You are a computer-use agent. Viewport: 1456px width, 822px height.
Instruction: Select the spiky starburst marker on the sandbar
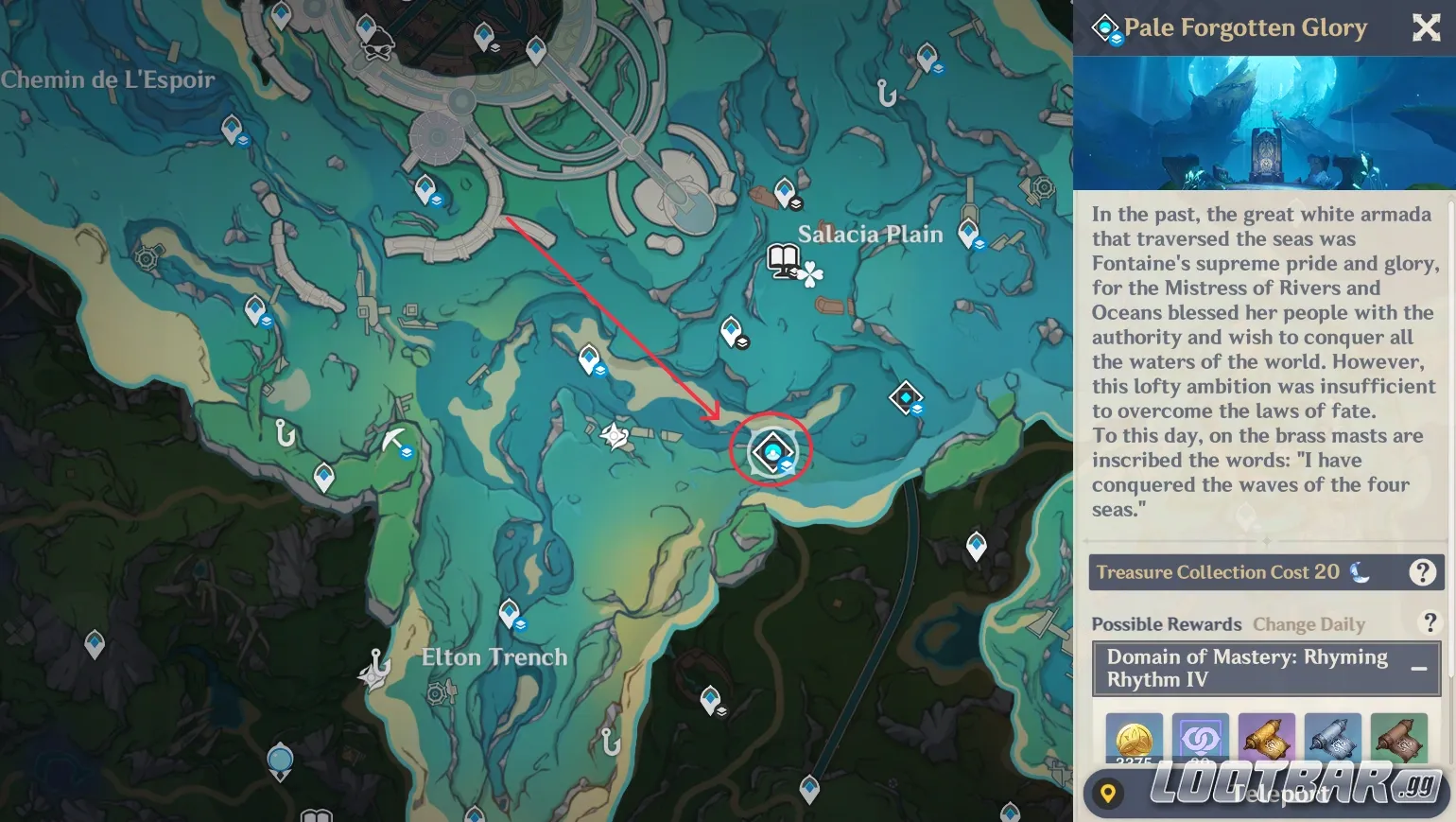pos(615,436)
